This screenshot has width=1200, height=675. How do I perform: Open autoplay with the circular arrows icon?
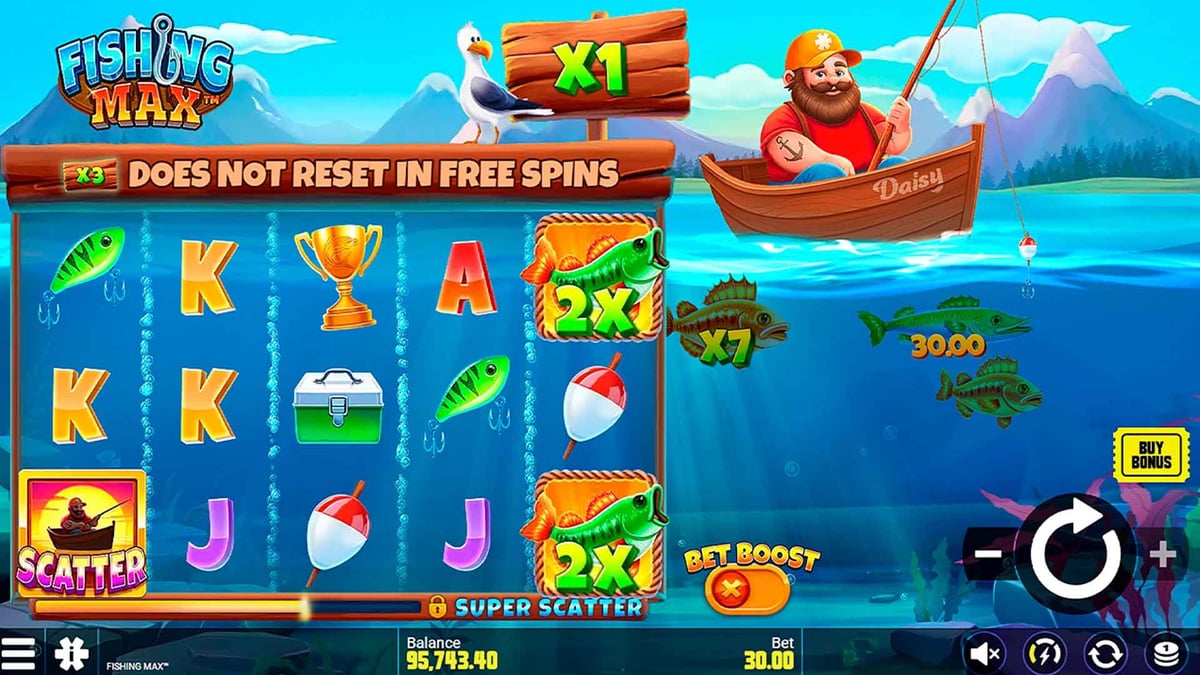[x=1104, y=654]
